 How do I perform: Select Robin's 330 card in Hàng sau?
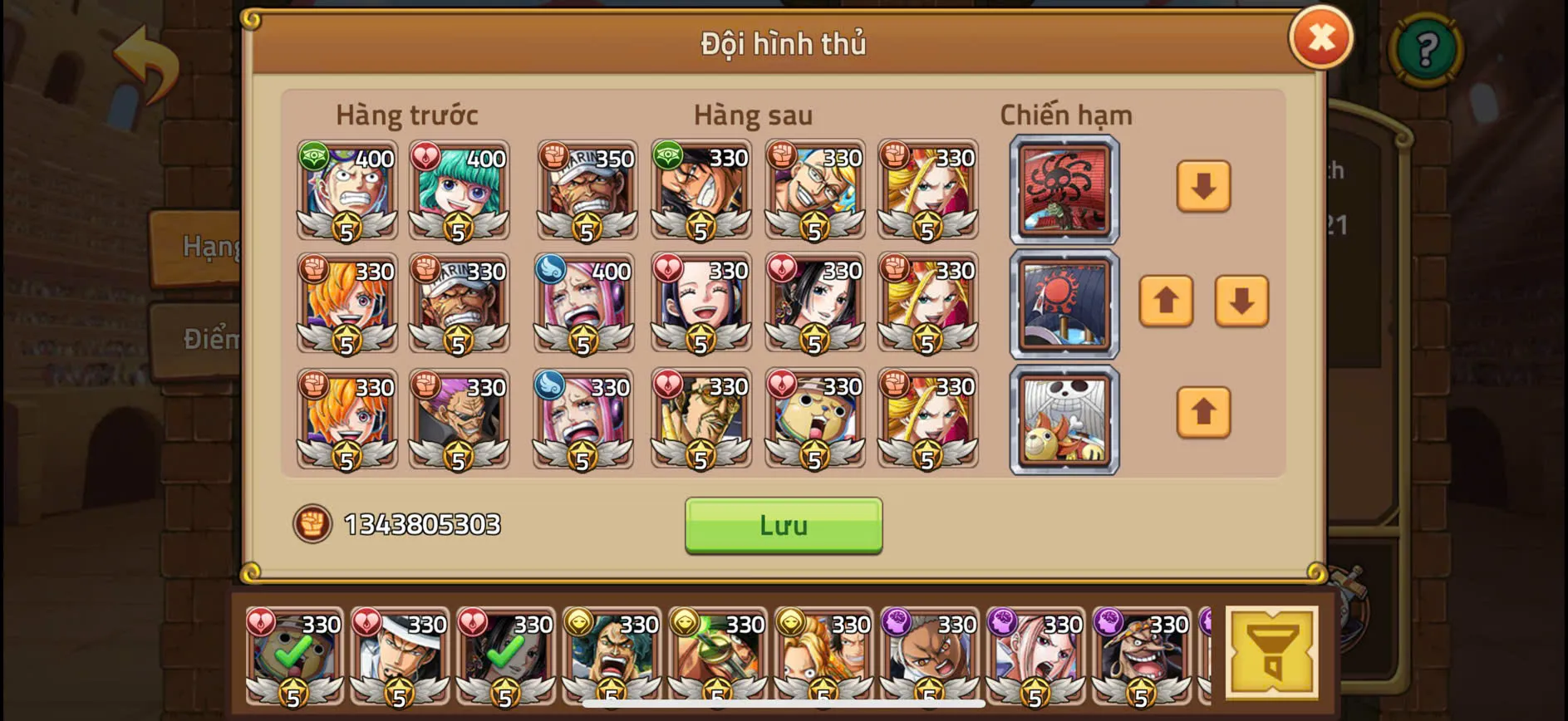(702, 303)
